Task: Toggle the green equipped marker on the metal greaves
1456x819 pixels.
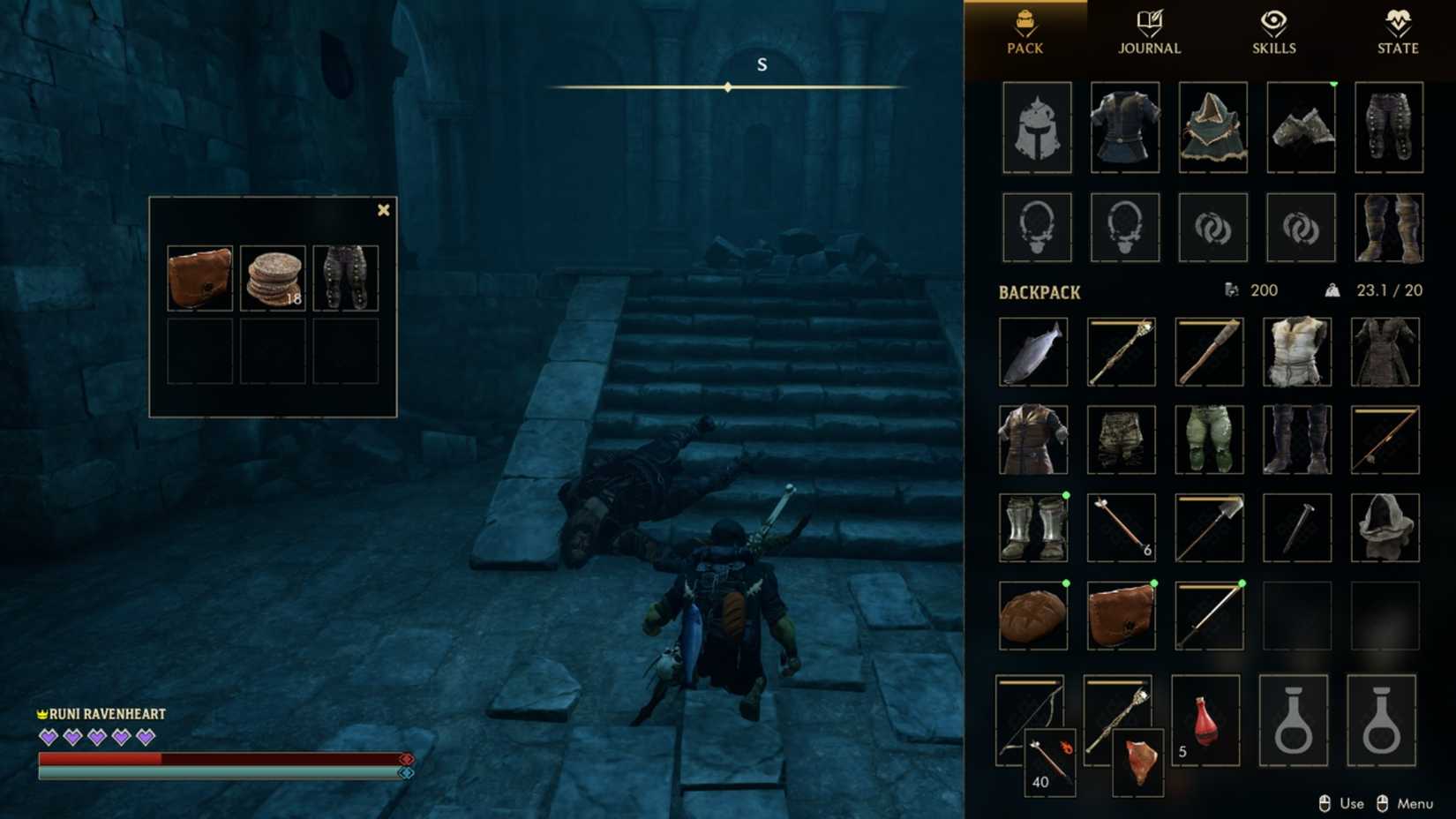Action: (x=1067, y=496)
